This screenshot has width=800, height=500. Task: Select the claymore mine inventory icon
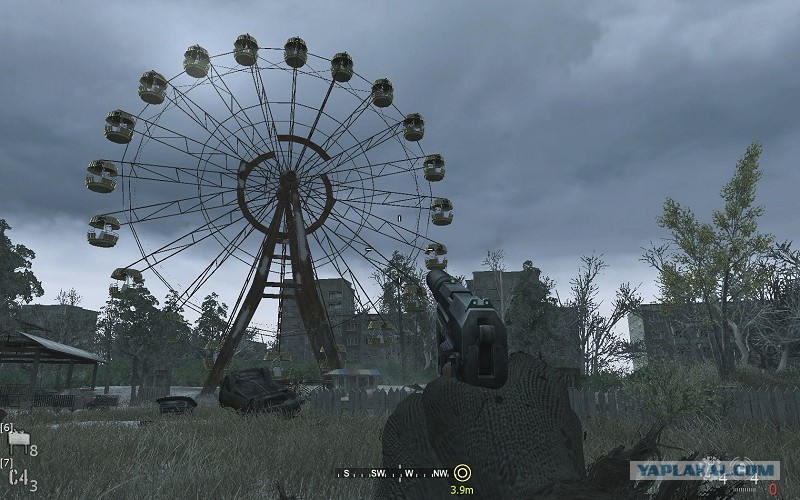pos(19,439)
